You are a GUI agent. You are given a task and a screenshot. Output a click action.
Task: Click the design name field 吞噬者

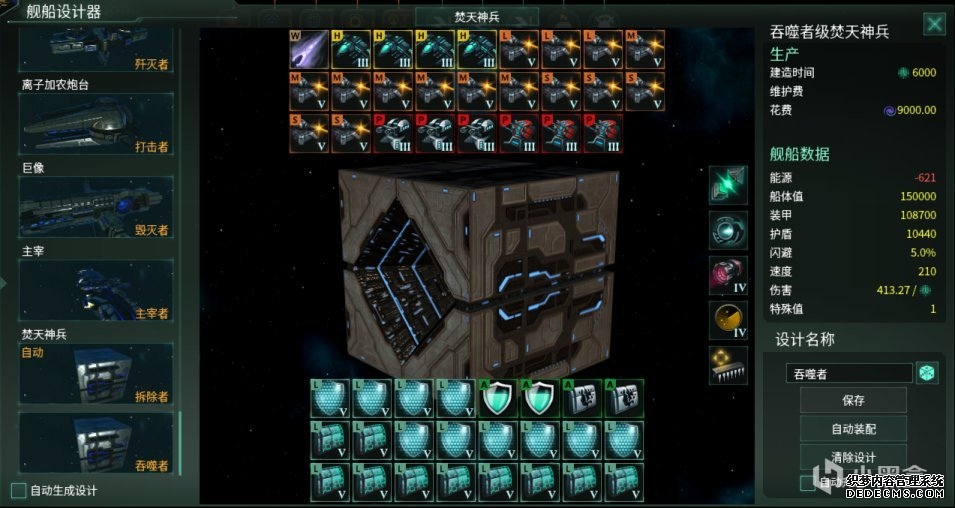click(848, 373)
